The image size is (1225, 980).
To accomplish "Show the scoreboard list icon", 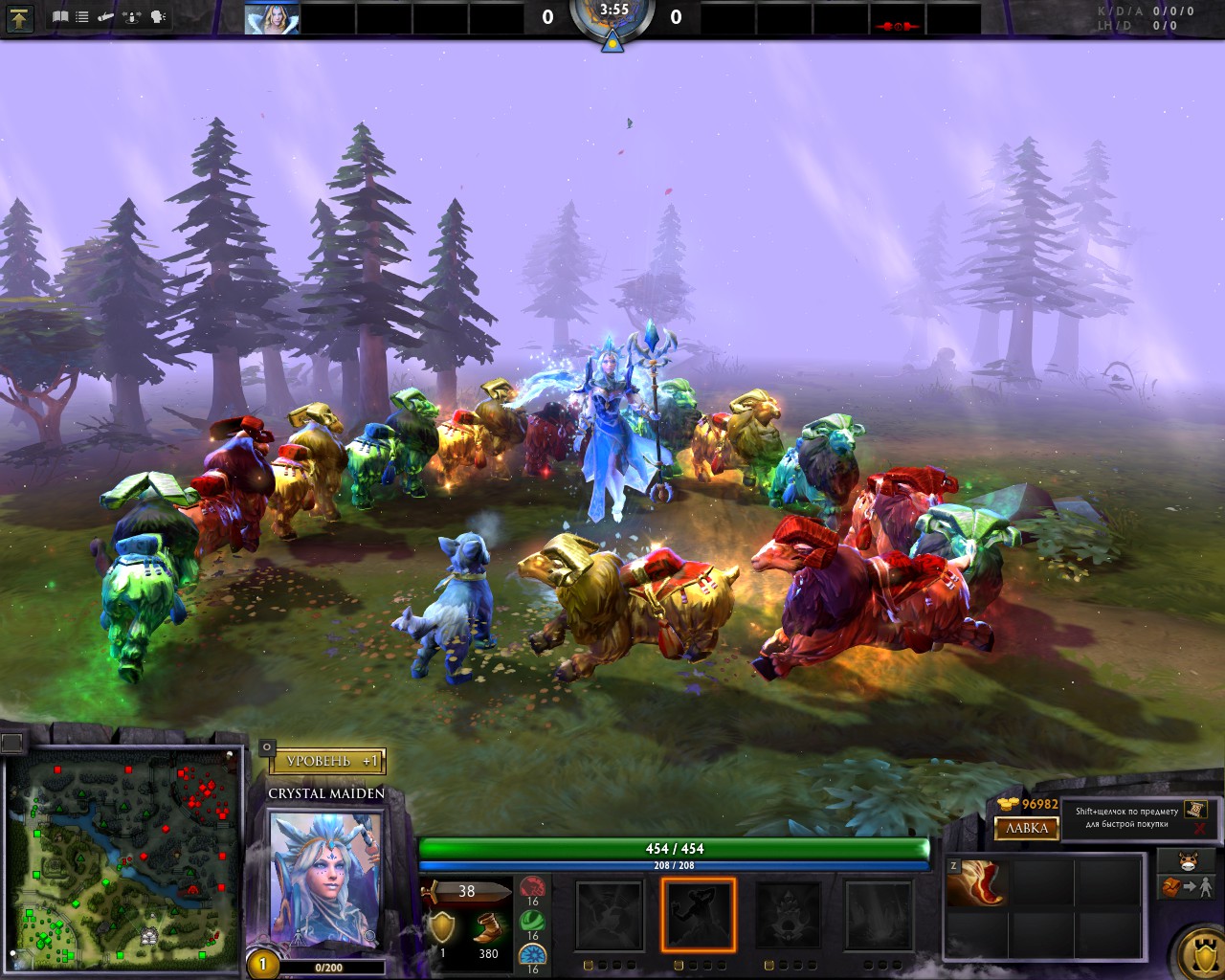I will 82,17.
